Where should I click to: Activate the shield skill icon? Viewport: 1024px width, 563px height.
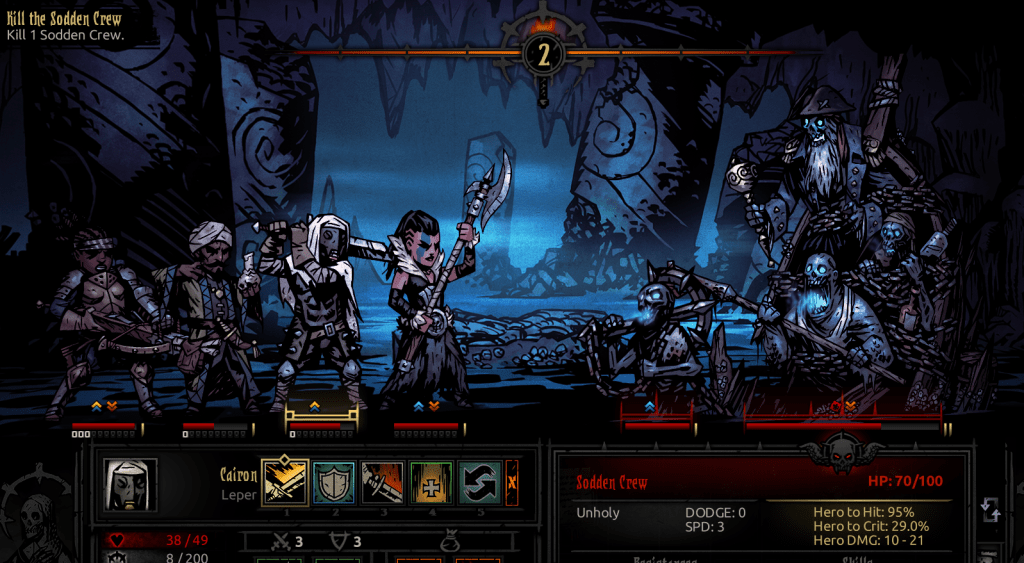334,483
